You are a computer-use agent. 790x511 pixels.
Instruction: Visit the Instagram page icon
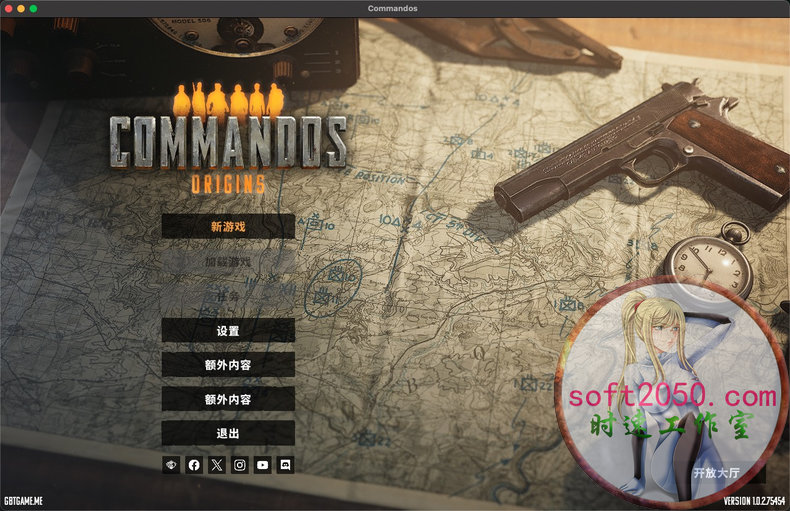click(x=240, y=465)
